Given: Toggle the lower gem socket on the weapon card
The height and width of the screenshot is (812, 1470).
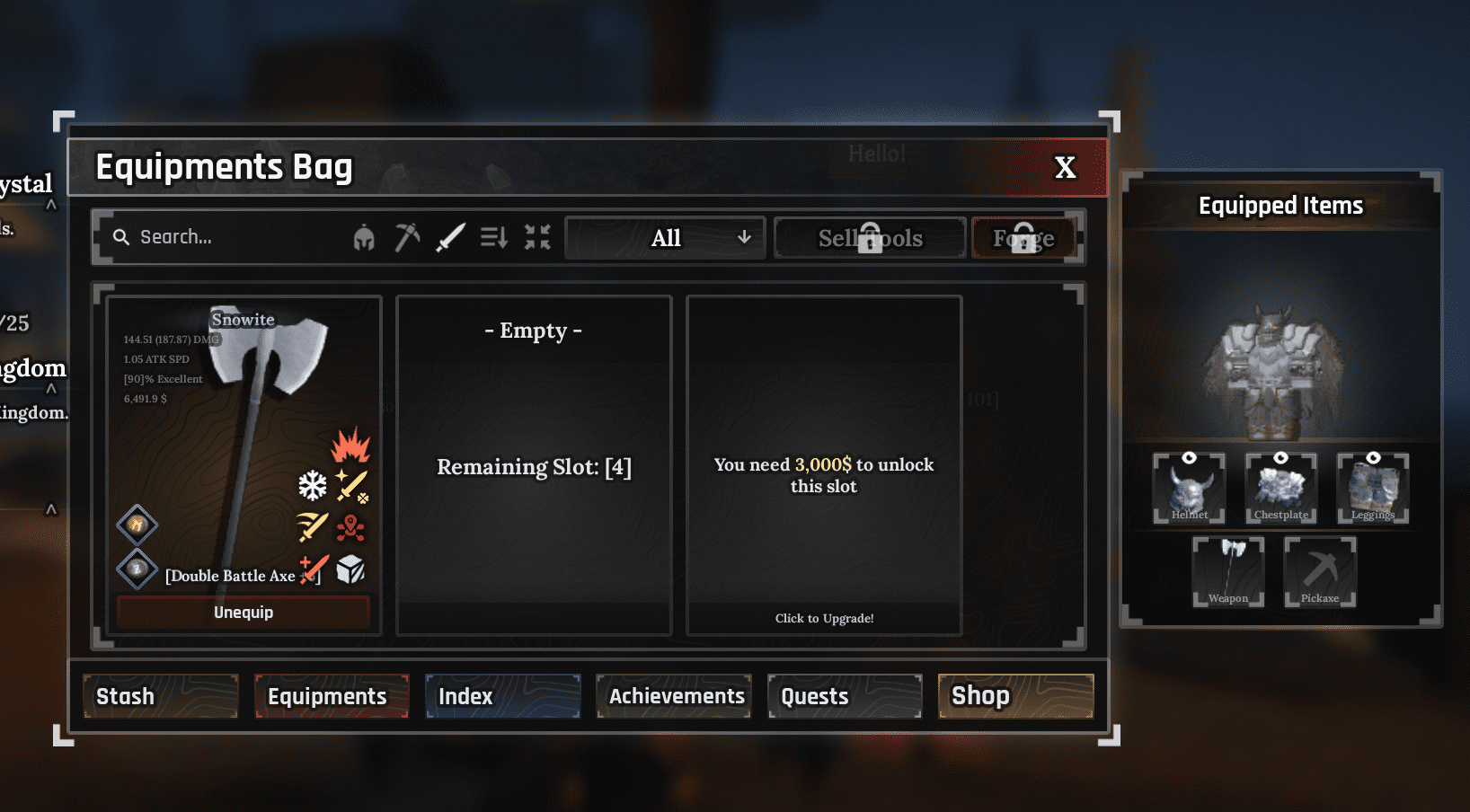Looking at the screenshot, I should click(x=137, y=569).
